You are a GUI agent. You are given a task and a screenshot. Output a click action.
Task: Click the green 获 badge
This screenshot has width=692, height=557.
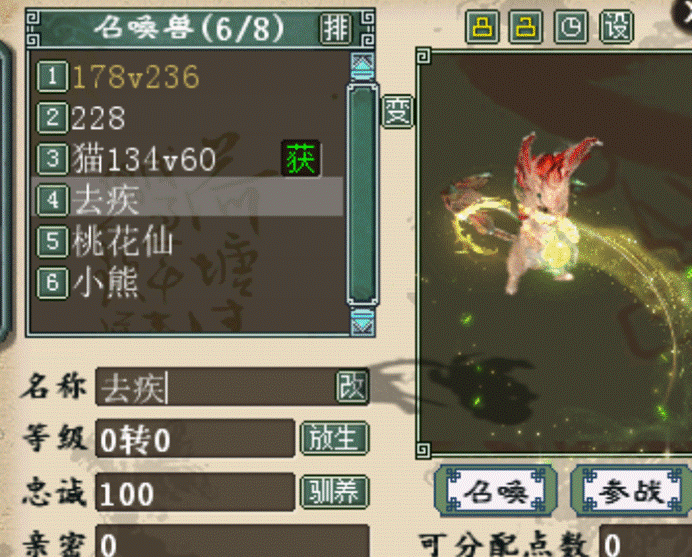[301, 158]
